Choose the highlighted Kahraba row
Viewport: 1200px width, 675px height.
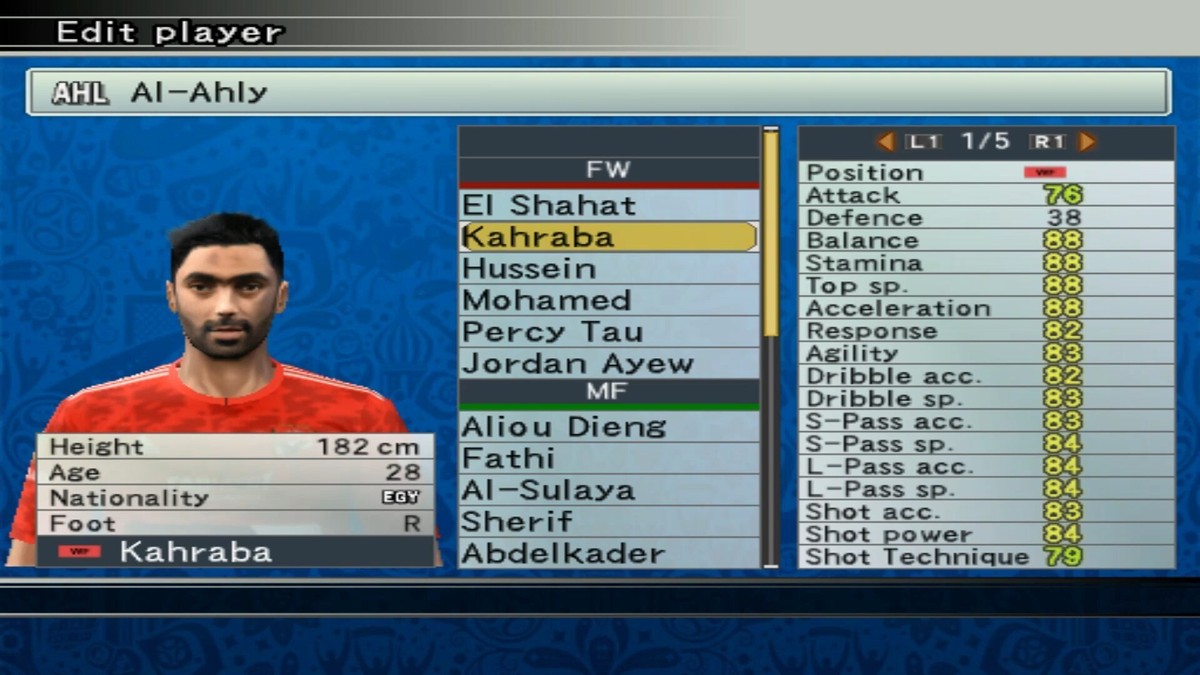[608, 237]
